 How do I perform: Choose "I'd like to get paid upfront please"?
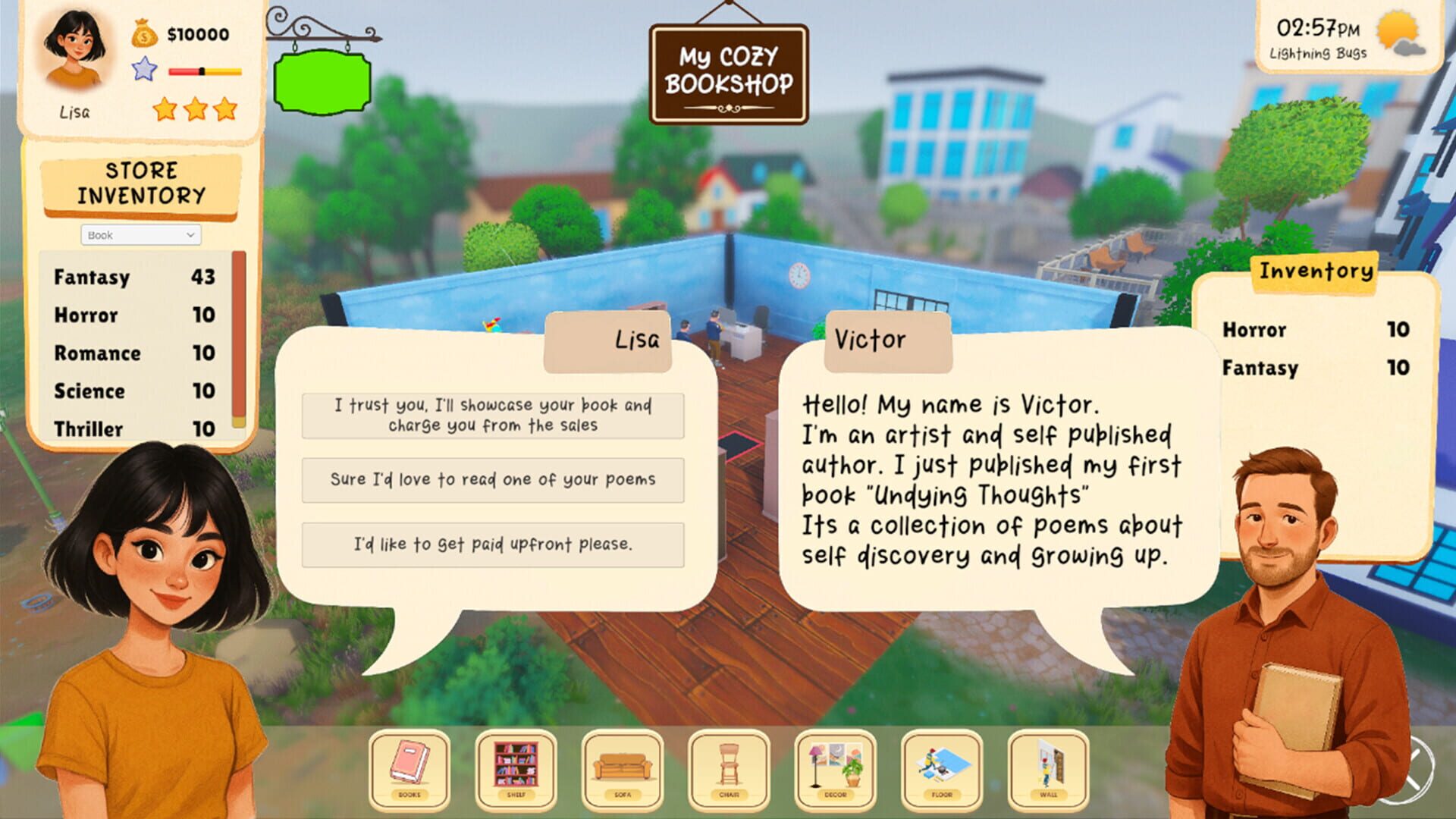[x=493, y=544]
